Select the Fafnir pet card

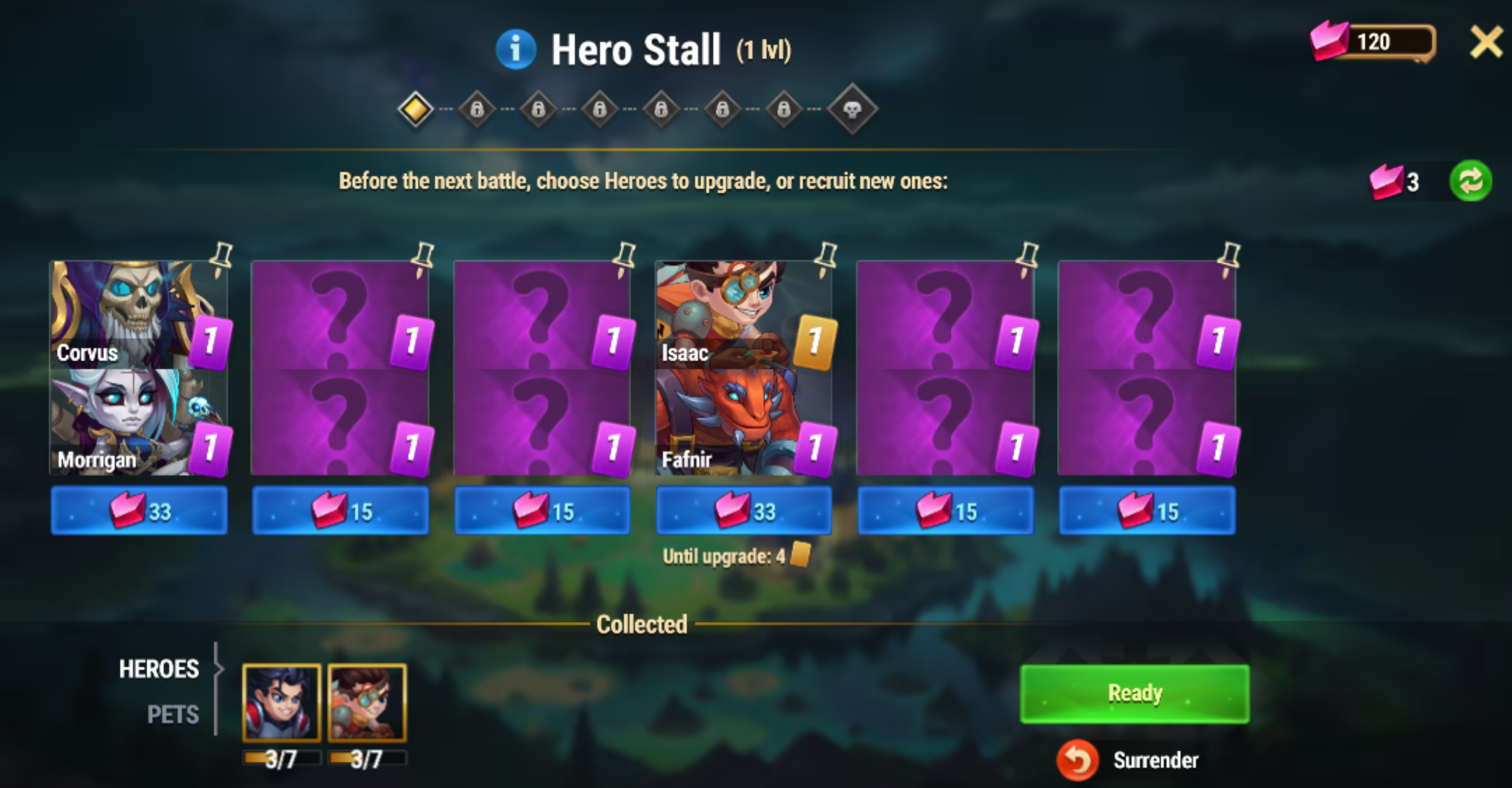[x=727, y=422]
